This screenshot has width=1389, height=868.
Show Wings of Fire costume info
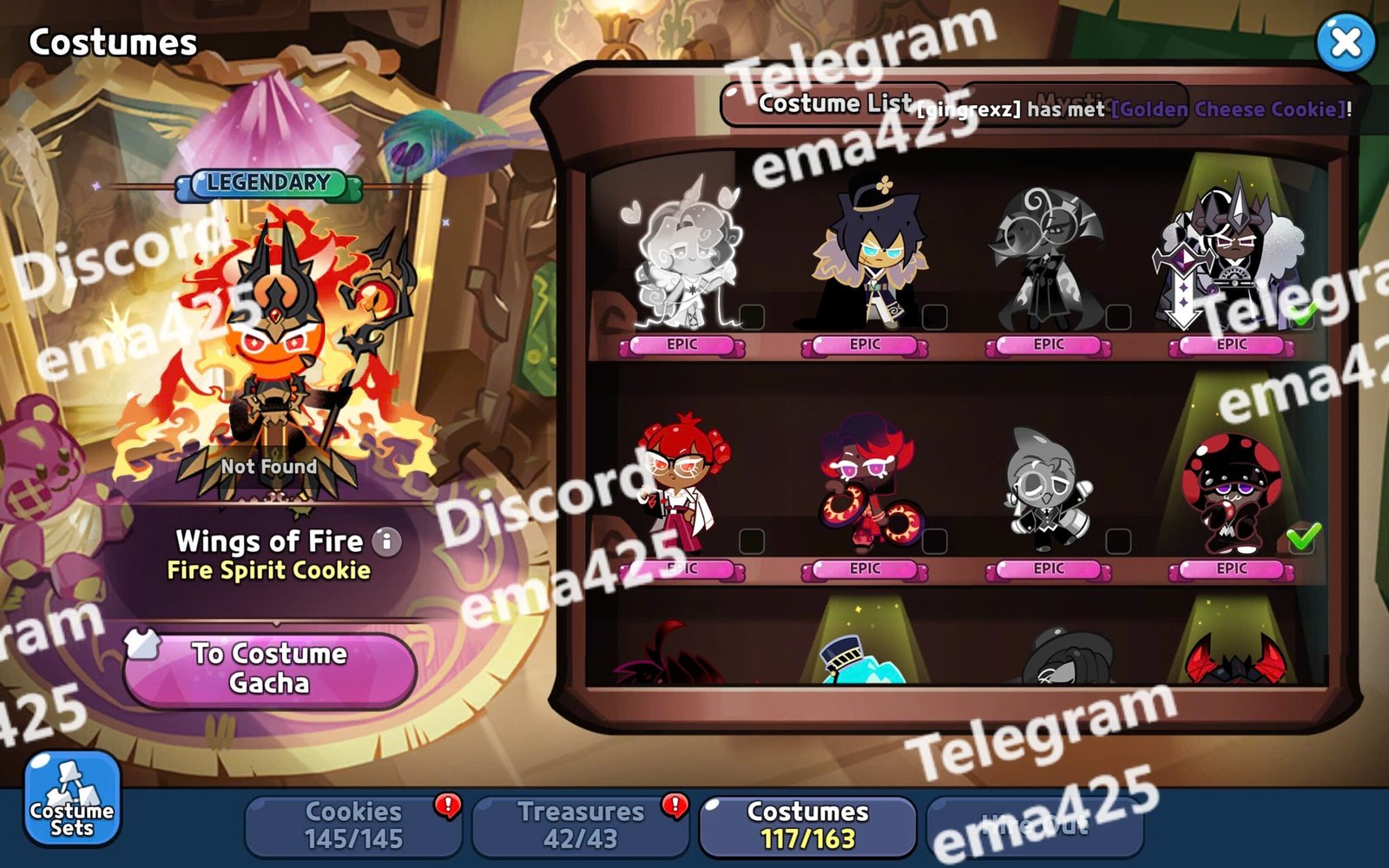click(x=387, y=542)
